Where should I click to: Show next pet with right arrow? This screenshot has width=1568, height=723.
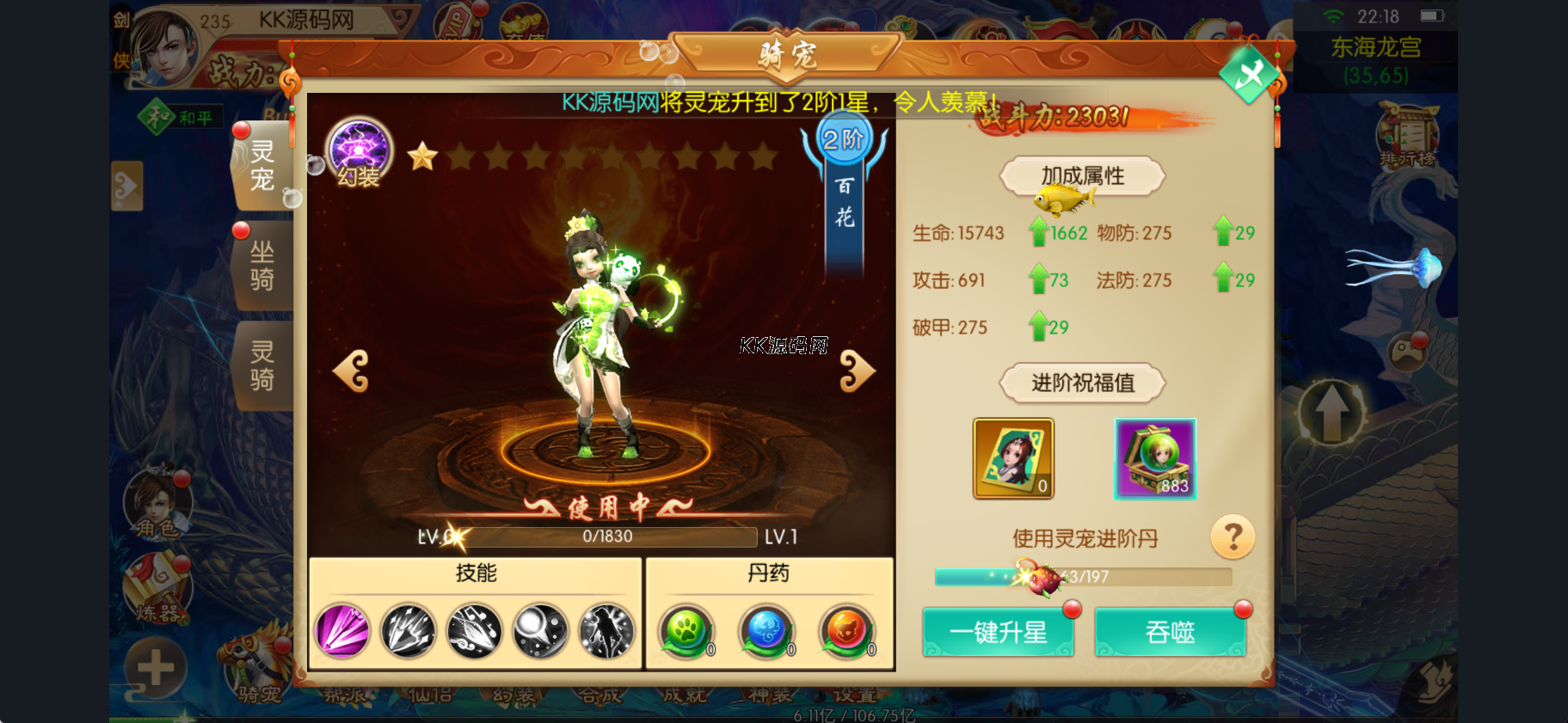[856, 371]
